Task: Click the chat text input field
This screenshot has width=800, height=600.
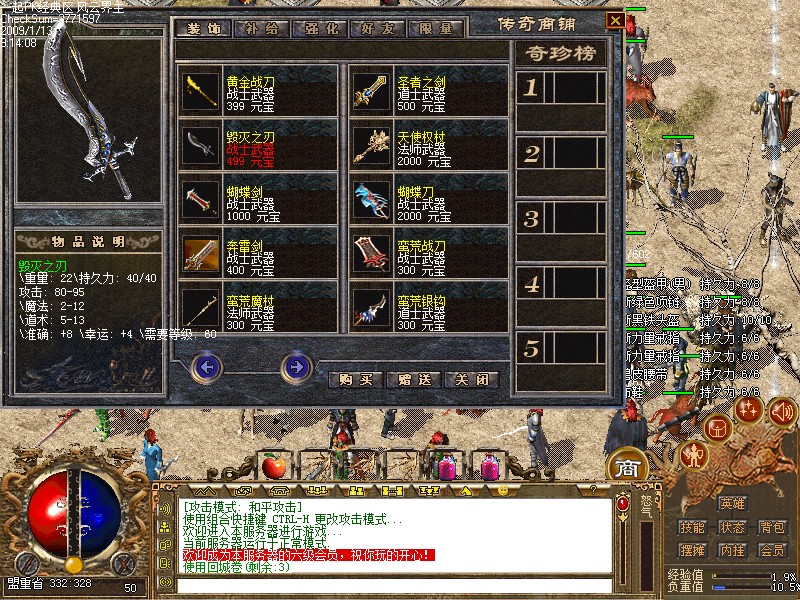Action: [395, 586]
